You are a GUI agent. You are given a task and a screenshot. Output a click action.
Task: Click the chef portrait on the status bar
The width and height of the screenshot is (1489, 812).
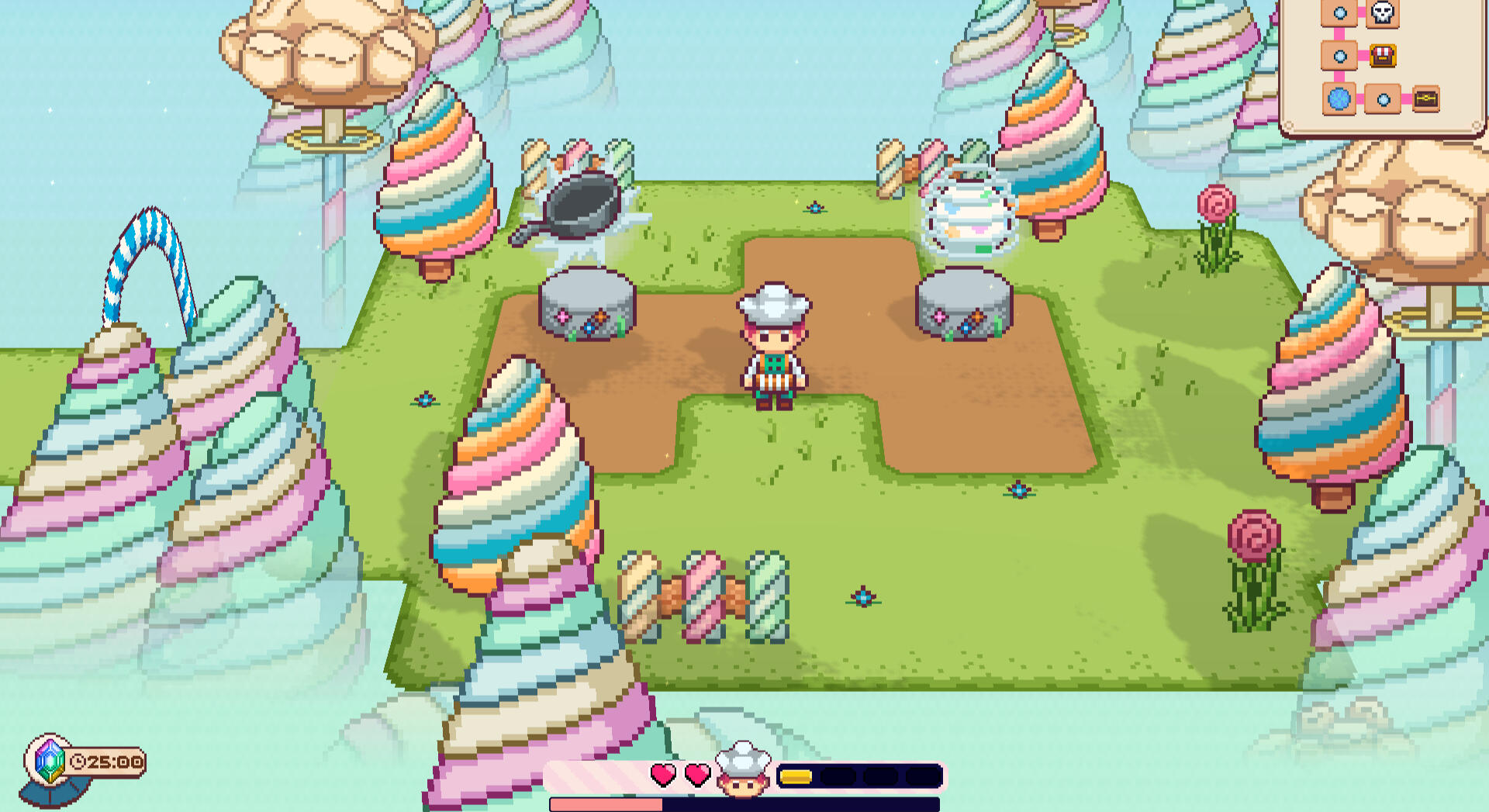tap(743, 770)
